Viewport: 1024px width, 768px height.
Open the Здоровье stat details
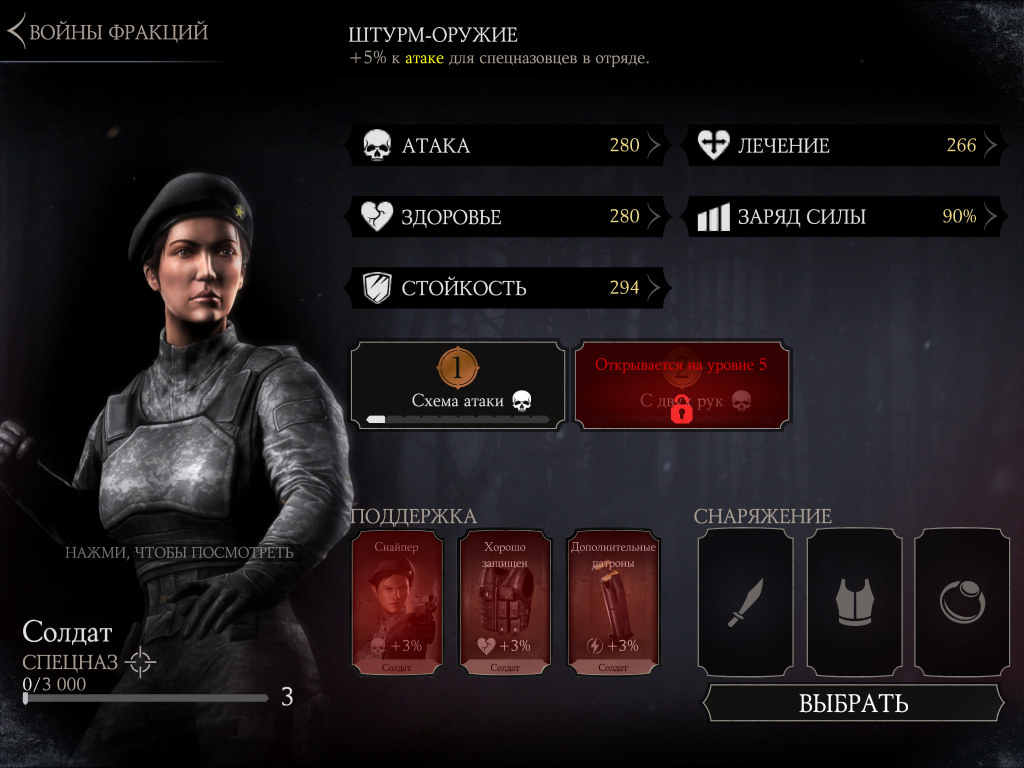tap(508, 217)
